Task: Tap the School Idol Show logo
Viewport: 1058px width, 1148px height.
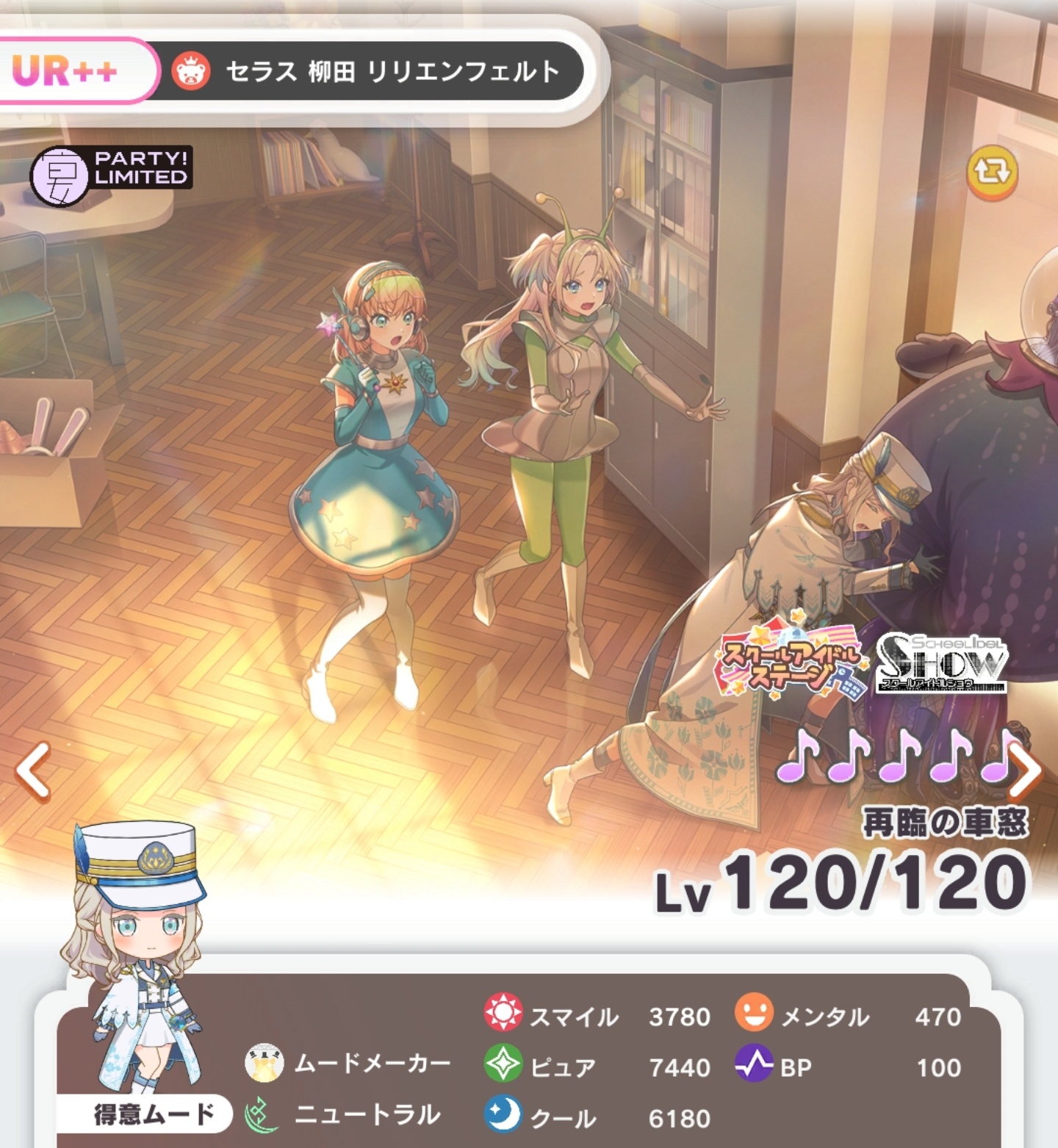Action: point(942,664)
